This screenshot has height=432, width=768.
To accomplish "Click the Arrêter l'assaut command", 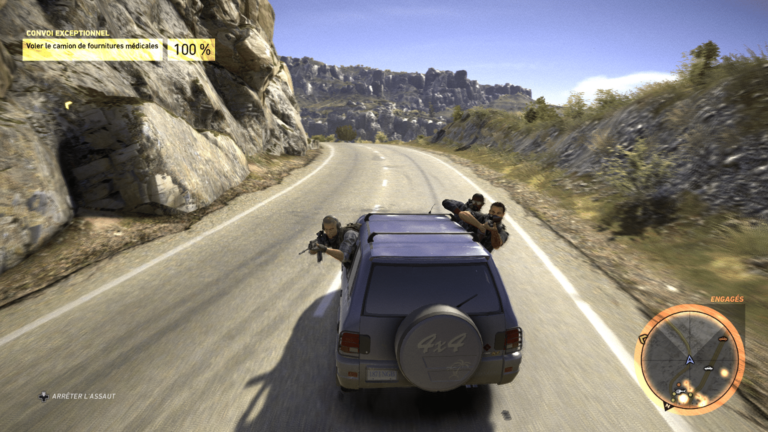I will click(x=78, y=396).
